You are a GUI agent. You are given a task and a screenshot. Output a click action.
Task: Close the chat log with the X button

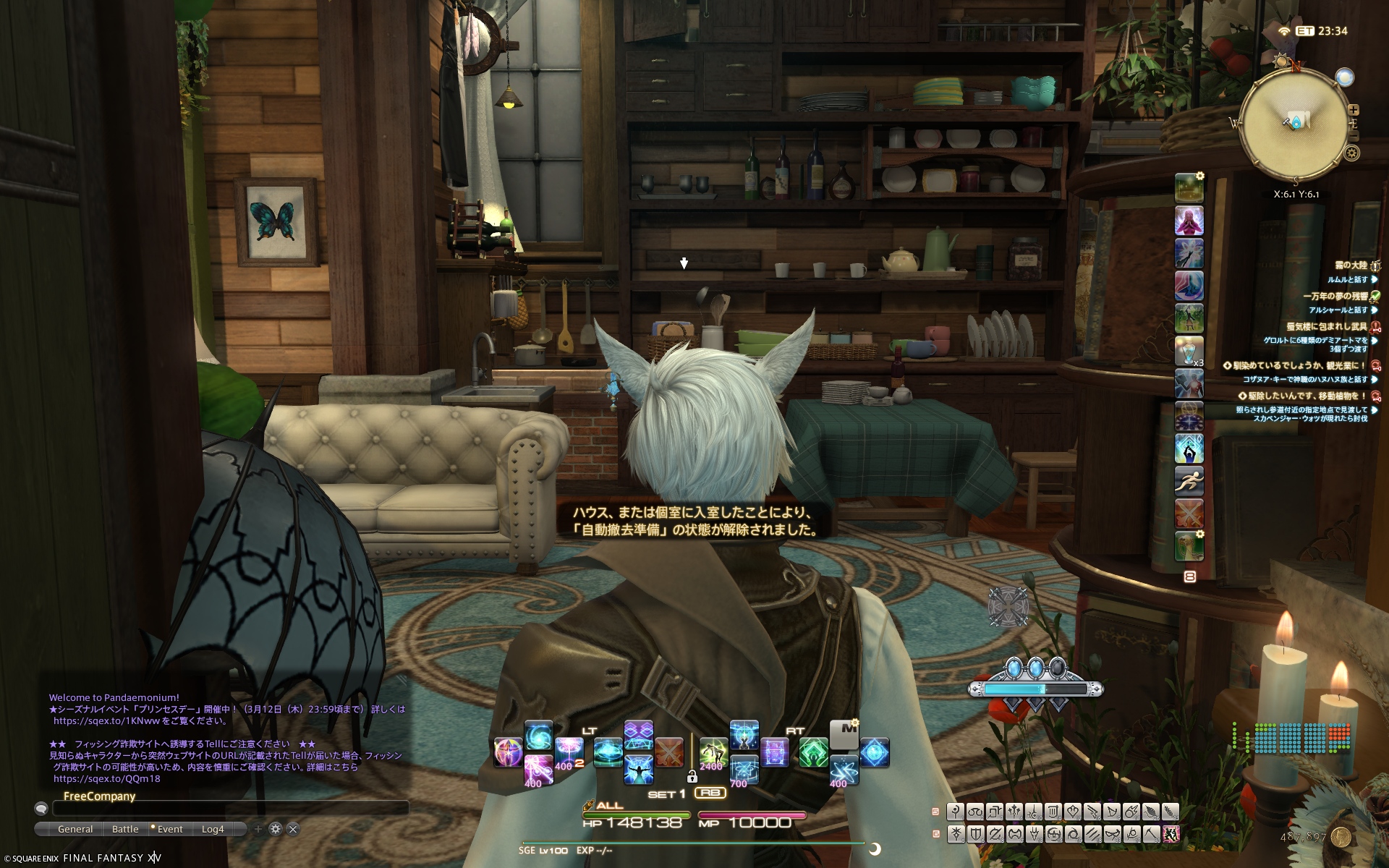point(293,829)
